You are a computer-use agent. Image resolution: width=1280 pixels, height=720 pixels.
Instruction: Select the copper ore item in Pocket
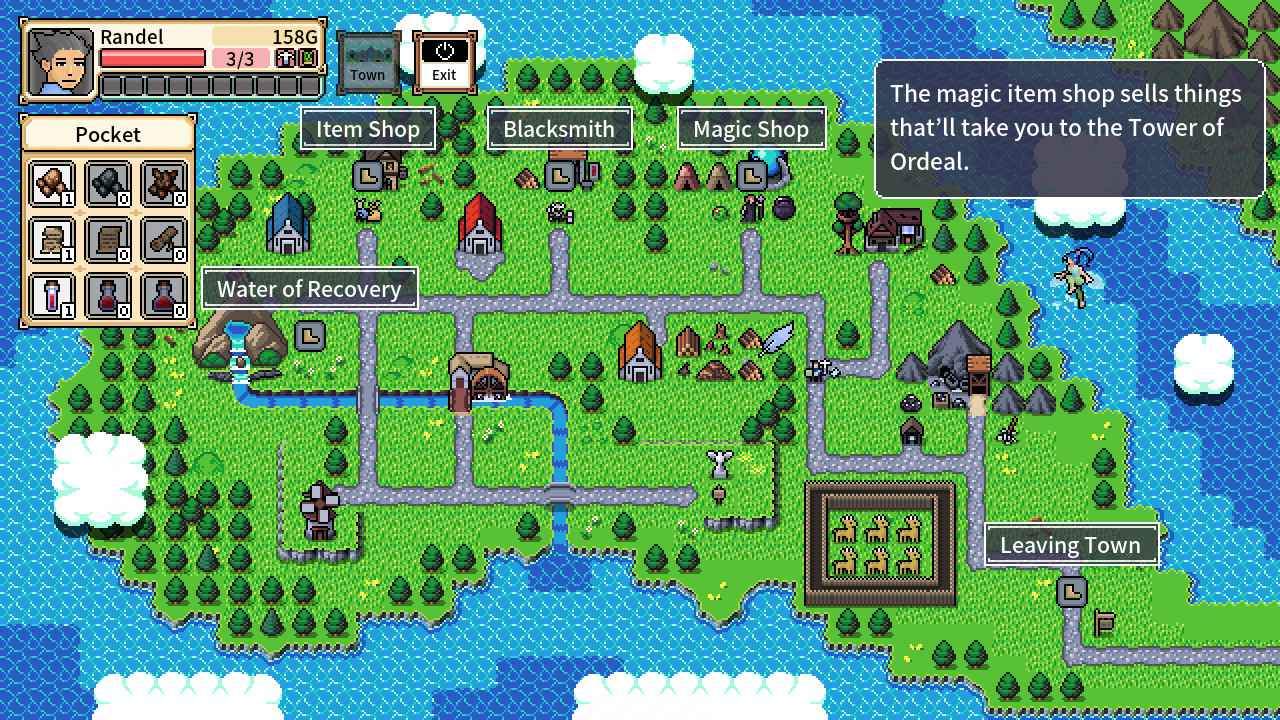click(51, 185)
